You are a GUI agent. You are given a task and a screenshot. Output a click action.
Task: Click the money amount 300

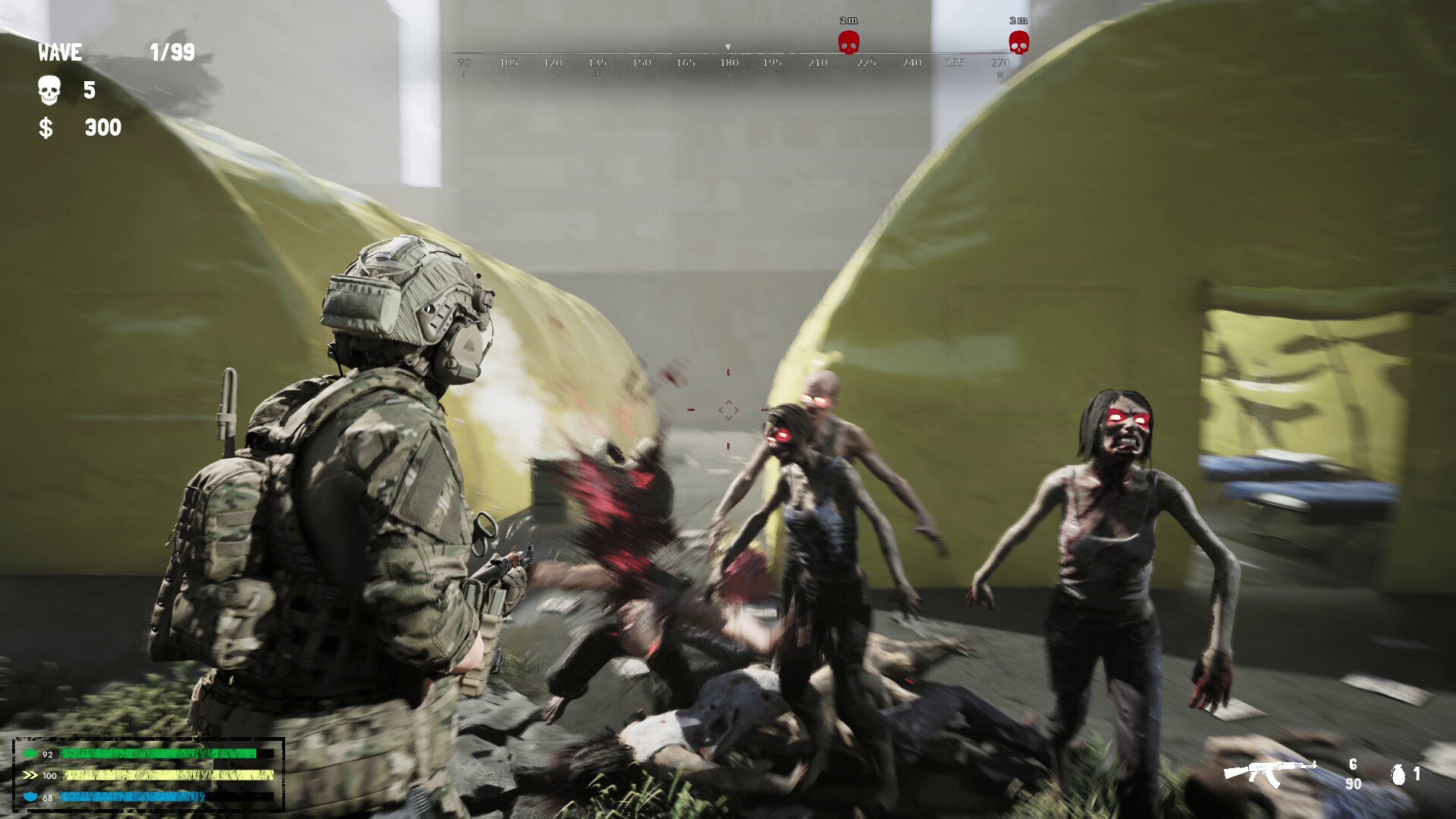tap(102, 127)
